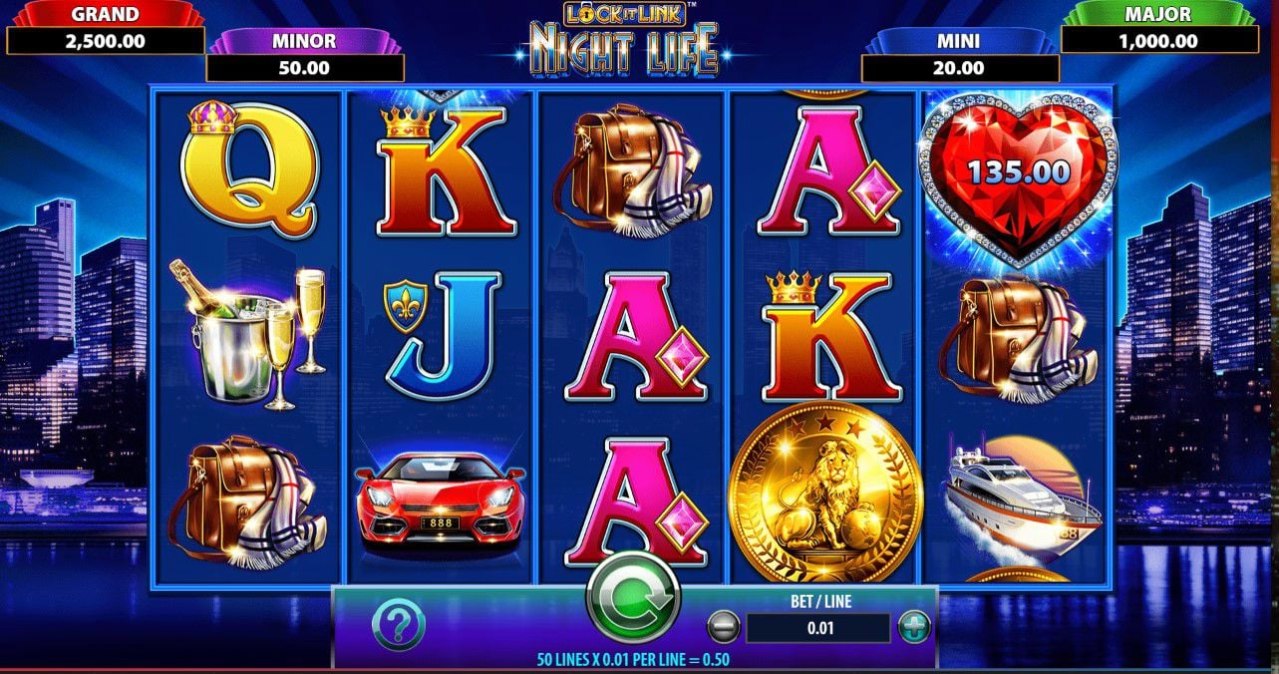Increase bet per line with plus button
The image size is (1279, 674).
(x=913, y=627)
